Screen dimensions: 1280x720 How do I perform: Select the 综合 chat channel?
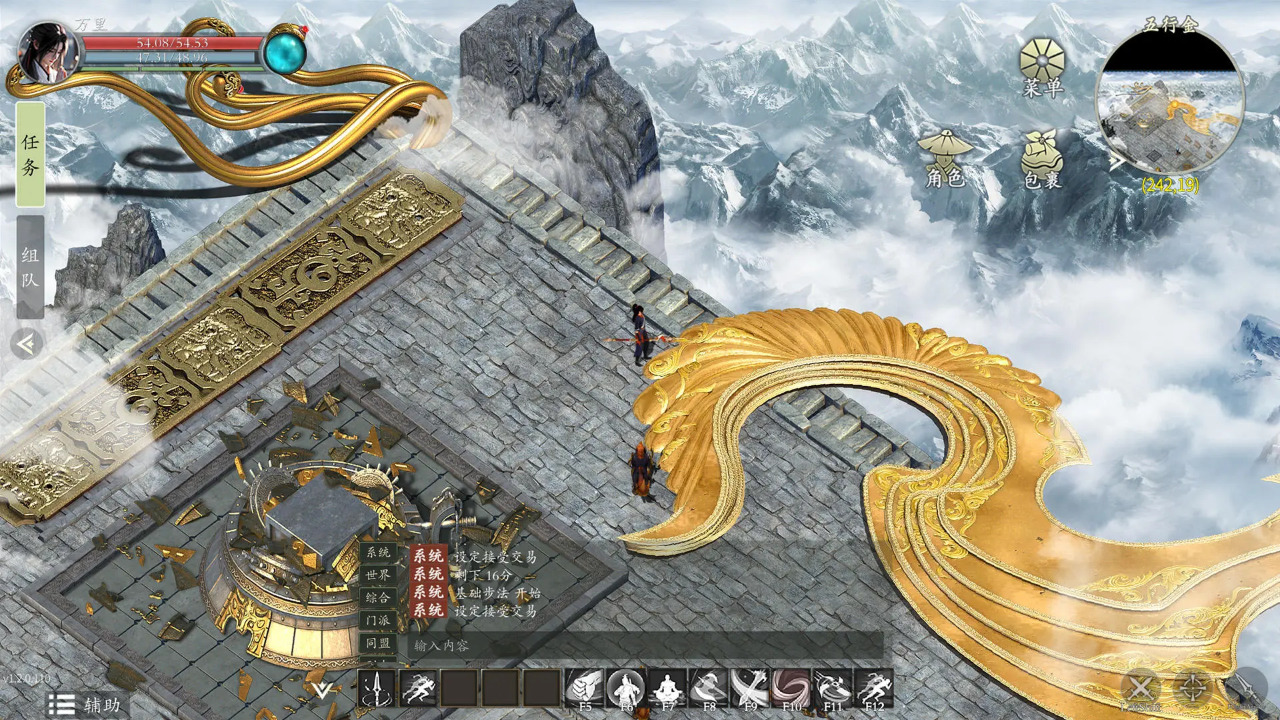click(378, 597)
